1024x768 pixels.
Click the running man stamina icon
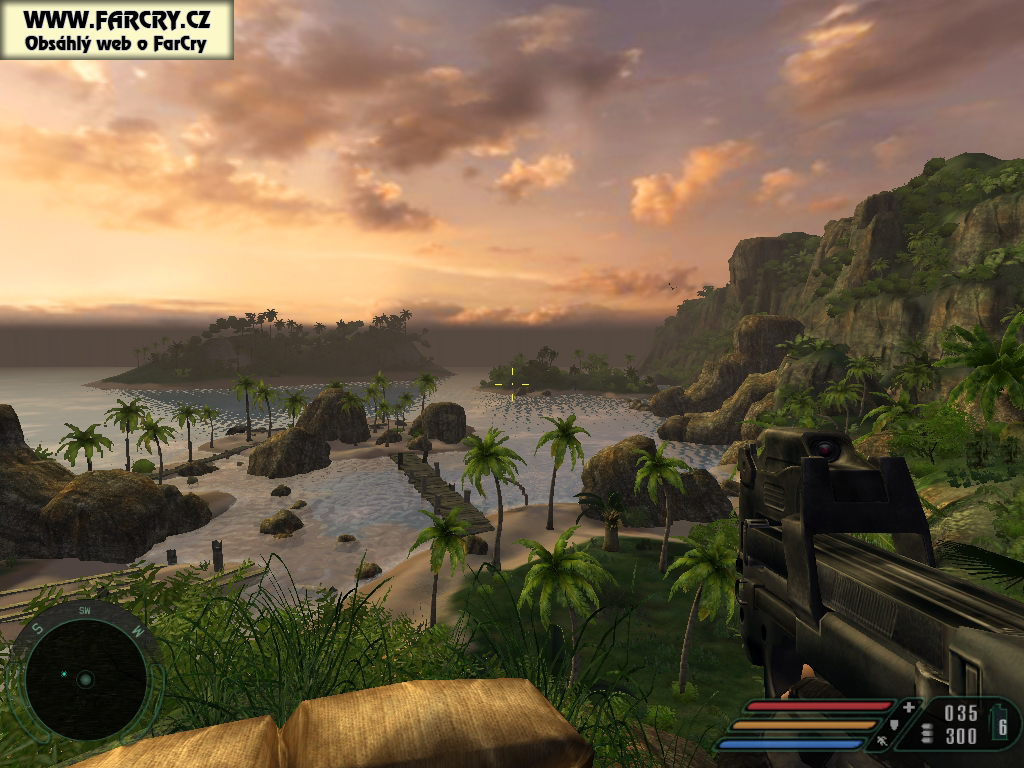coord(881,742)
